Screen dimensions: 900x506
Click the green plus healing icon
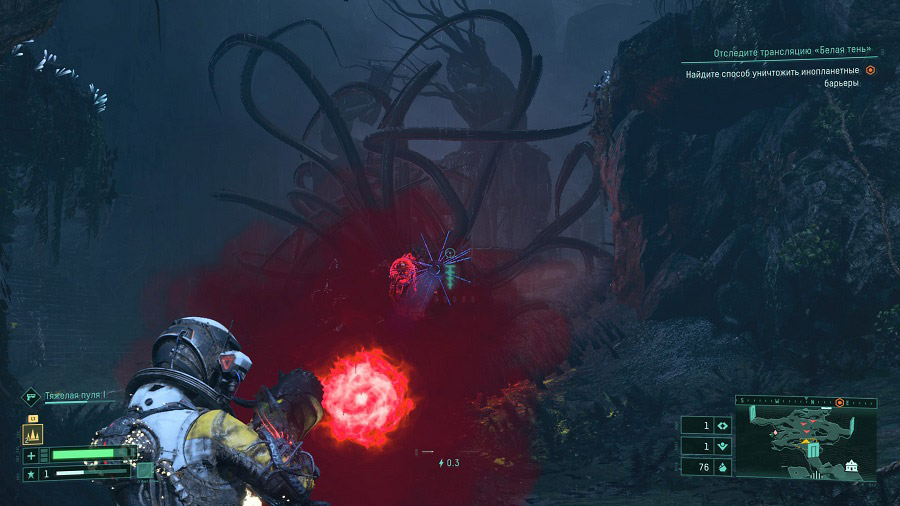(31, 455)
